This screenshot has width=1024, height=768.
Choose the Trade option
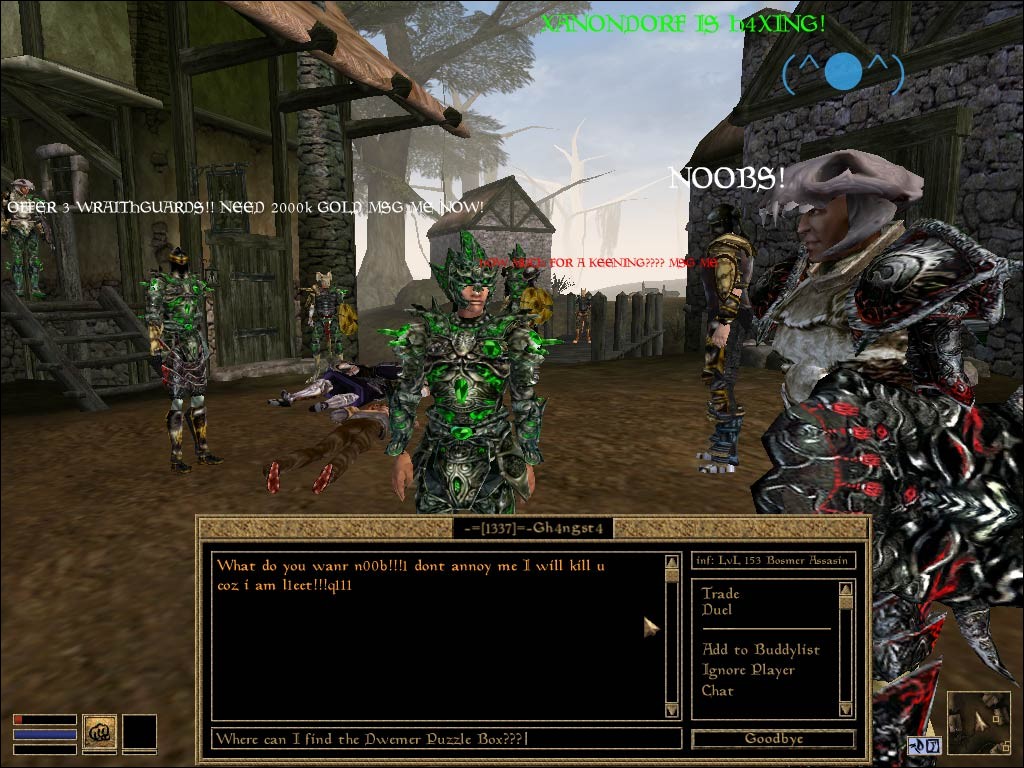pos(720,593)
